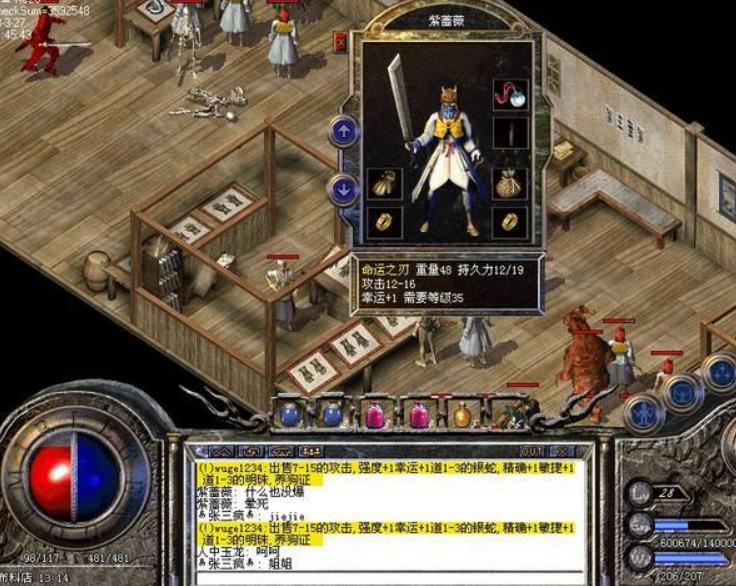Select the glove equipment slot

[x=384, y=183]
